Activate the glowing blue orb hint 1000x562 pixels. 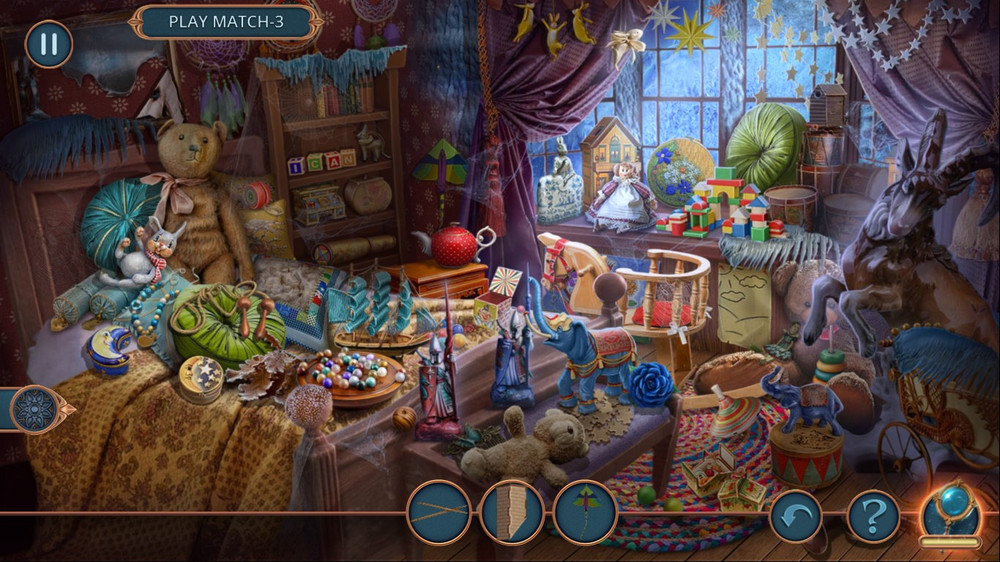(950, 510)
